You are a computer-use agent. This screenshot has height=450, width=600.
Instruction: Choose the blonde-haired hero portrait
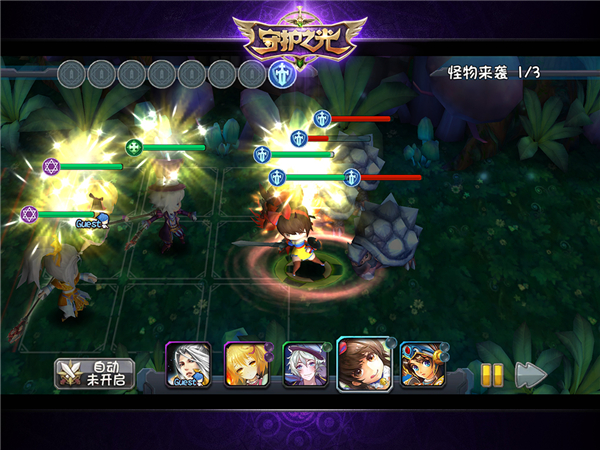(x=244, y=364)
